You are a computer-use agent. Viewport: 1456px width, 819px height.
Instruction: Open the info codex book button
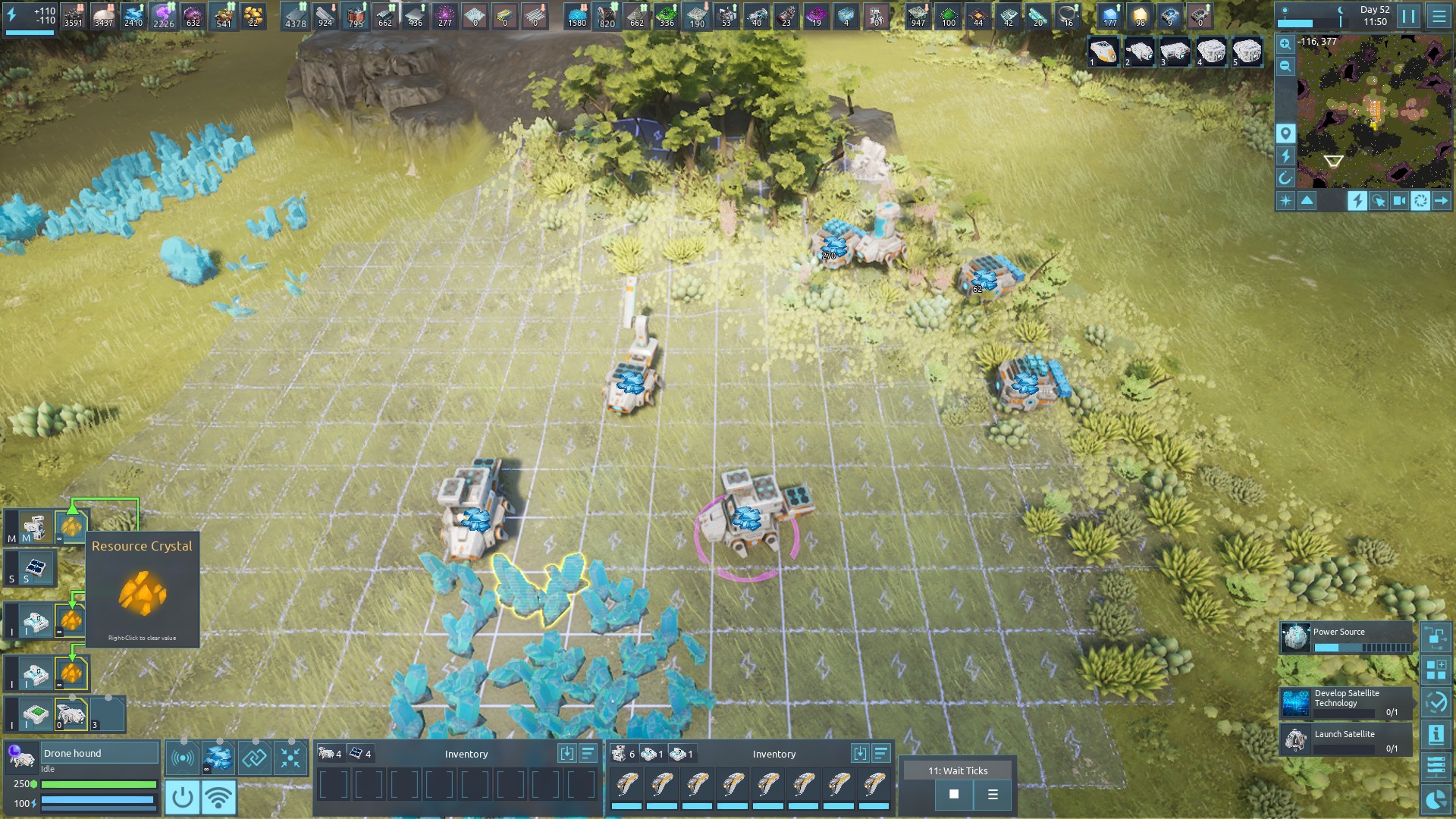(x=1436, y=734)
